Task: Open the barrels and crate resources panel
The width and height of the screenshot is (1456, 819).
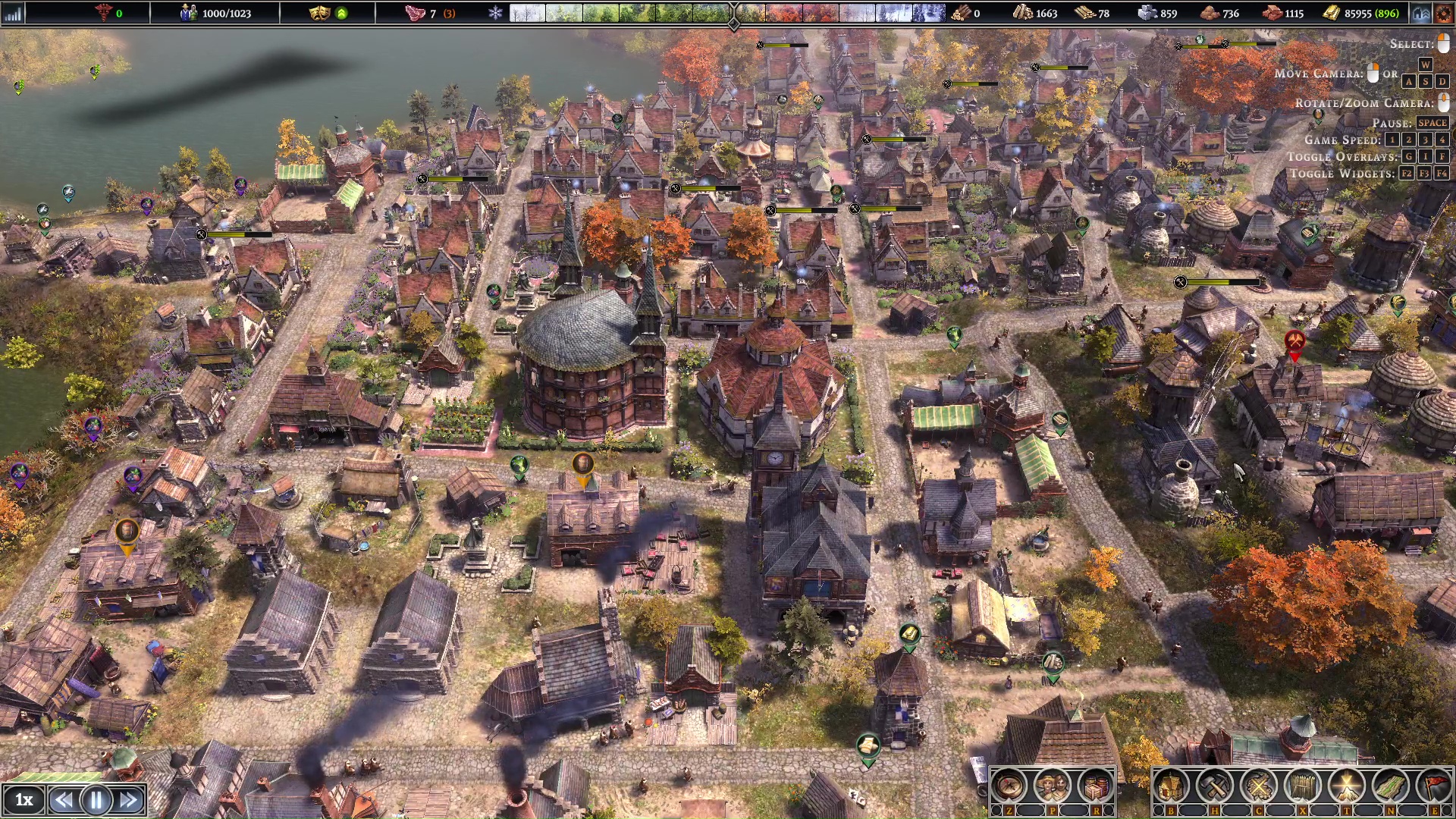Action: (1095, 786)
